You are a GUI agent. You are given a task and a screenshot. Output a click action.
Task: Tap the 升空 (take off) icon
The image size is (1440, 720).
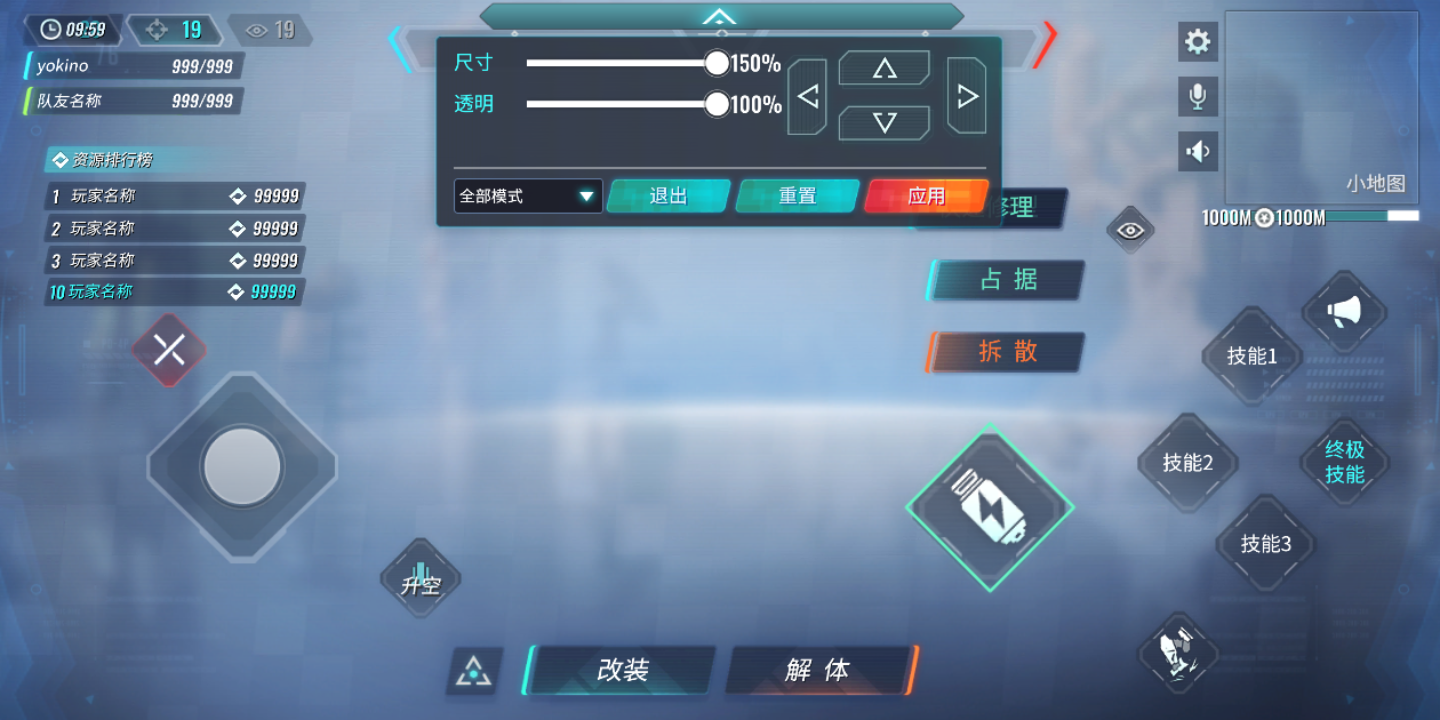point(420,578)
